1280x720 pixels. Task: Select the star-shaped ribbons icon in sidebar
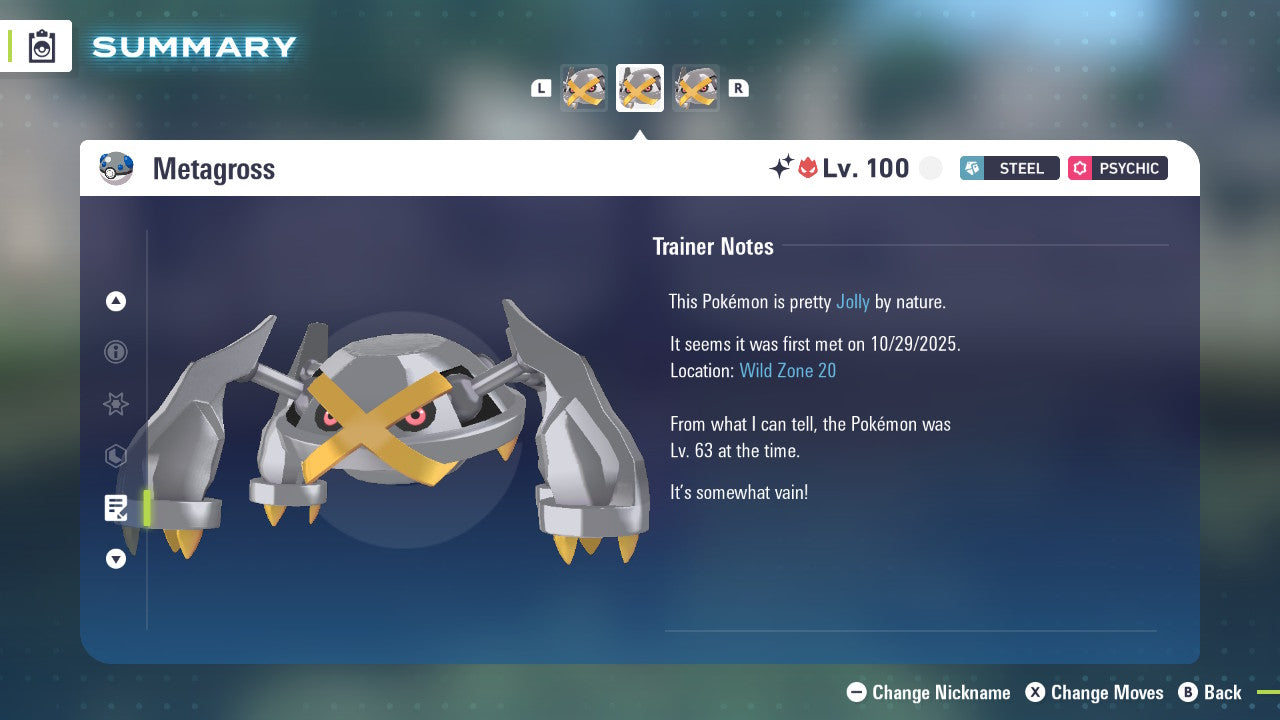click(115, 404)
